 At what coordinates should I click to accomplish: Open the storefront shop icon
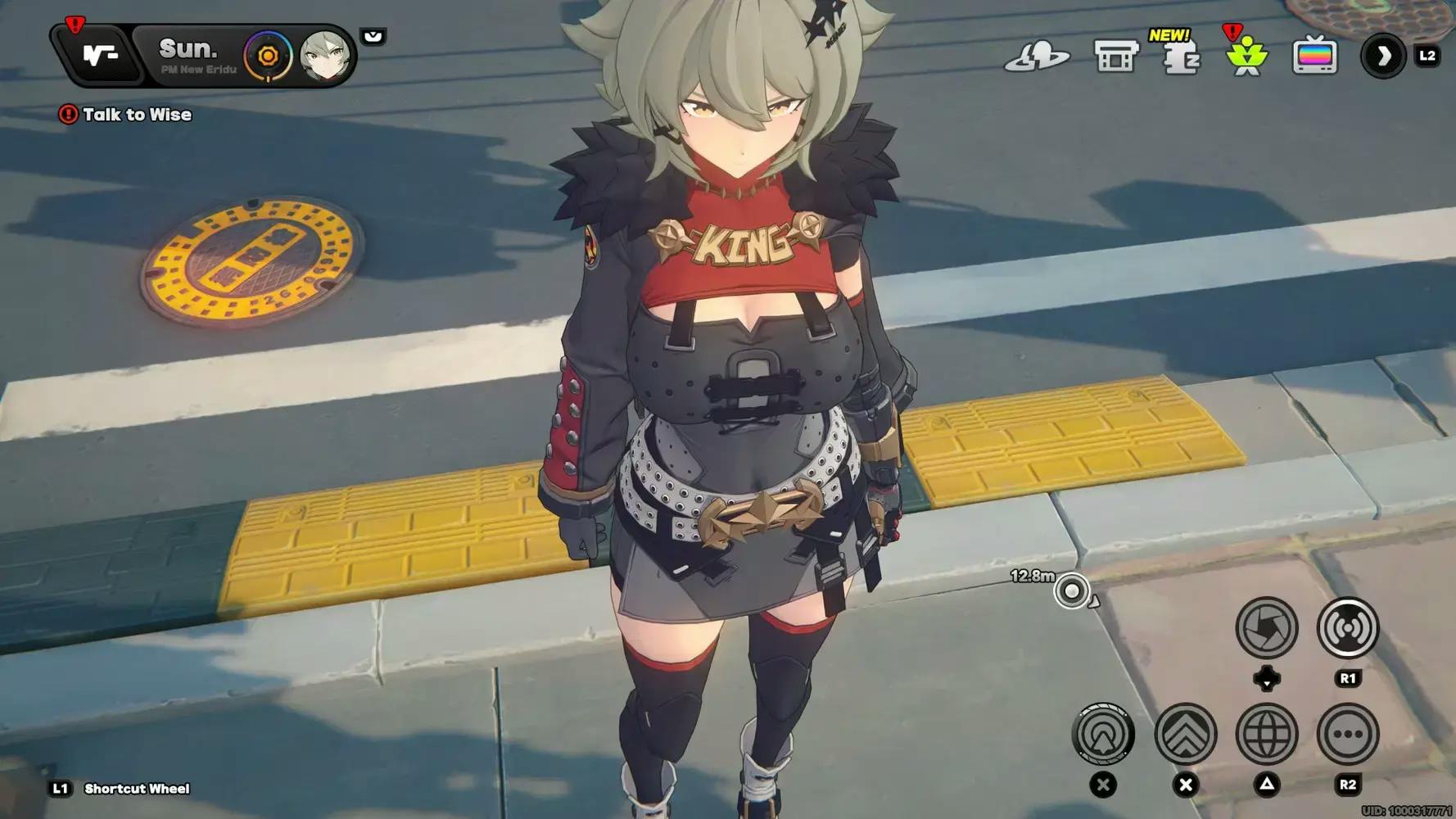[x=1115, y=57]
